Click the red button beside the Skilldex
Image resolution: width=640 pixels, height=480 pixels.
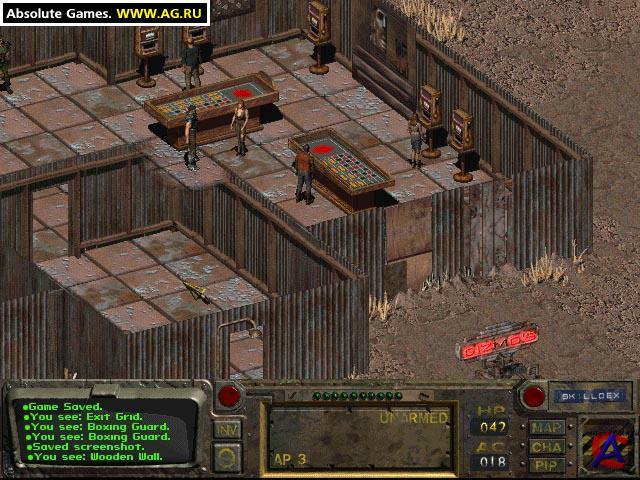533,395
